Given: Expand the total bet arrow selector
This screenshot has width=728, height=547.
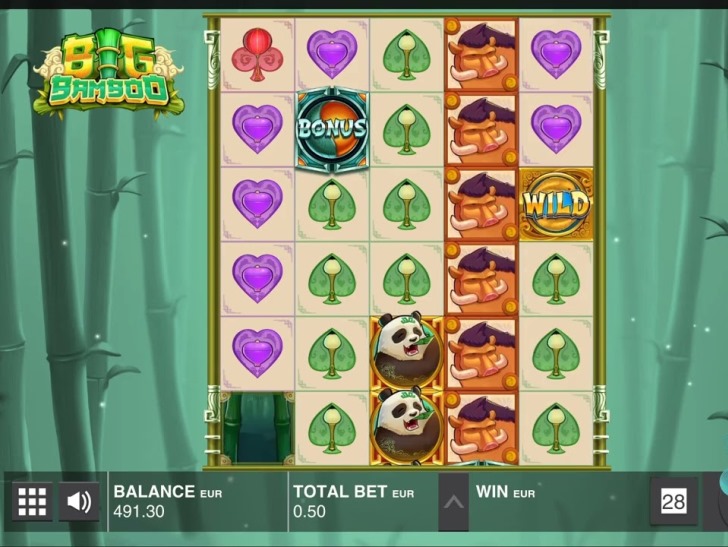Looking at the screenshot, I should click(x=453, y=501).
